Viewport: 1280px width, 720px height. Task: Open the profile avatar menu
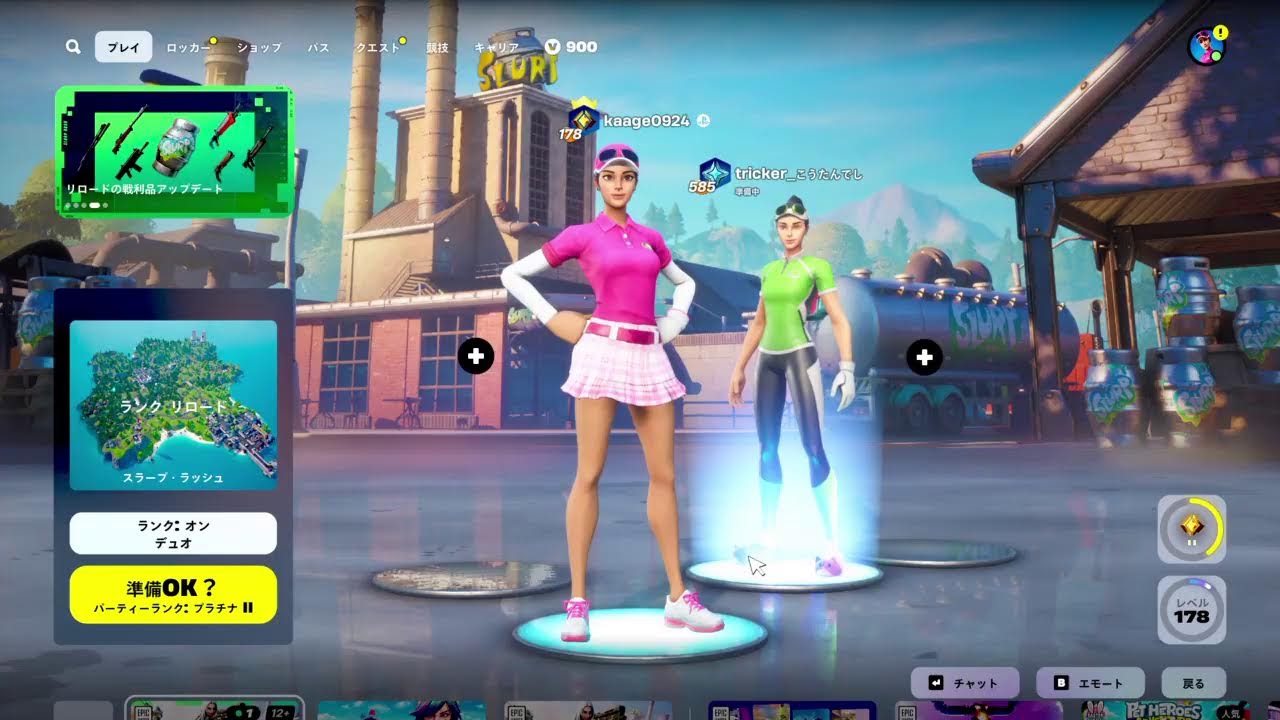(x=1206, y=46)
